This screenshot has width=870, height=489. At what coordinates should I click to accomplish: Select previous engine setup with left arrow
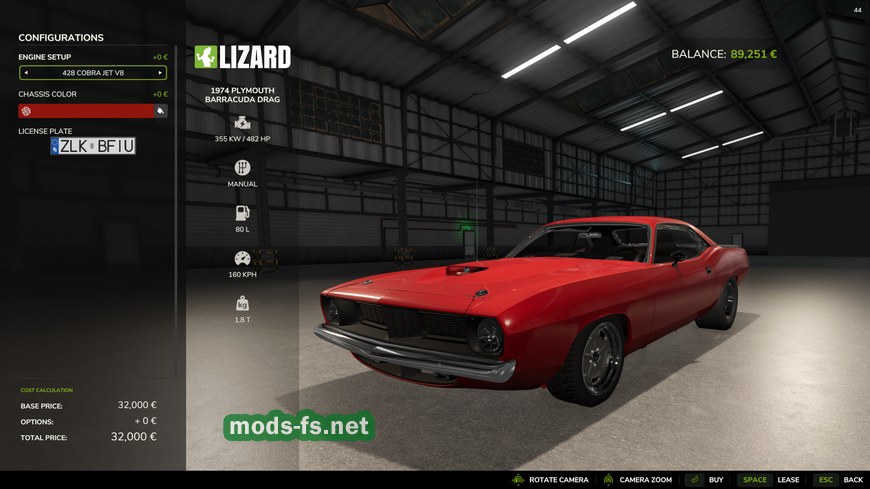point(26,73)
